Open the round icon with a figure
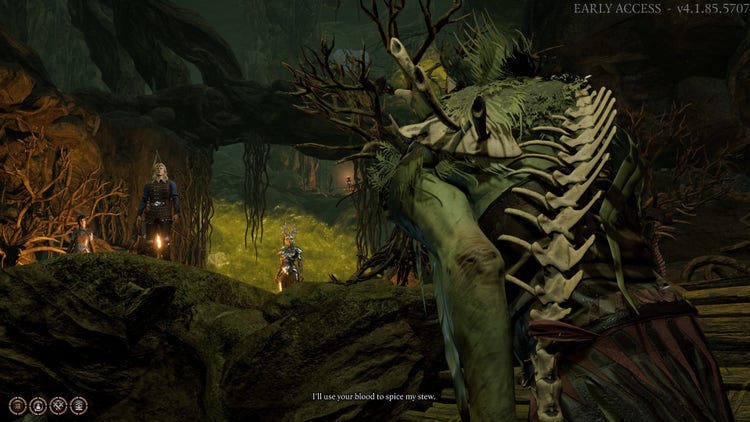The width and height of the screenshot is (750, 422). click(37, 405)
